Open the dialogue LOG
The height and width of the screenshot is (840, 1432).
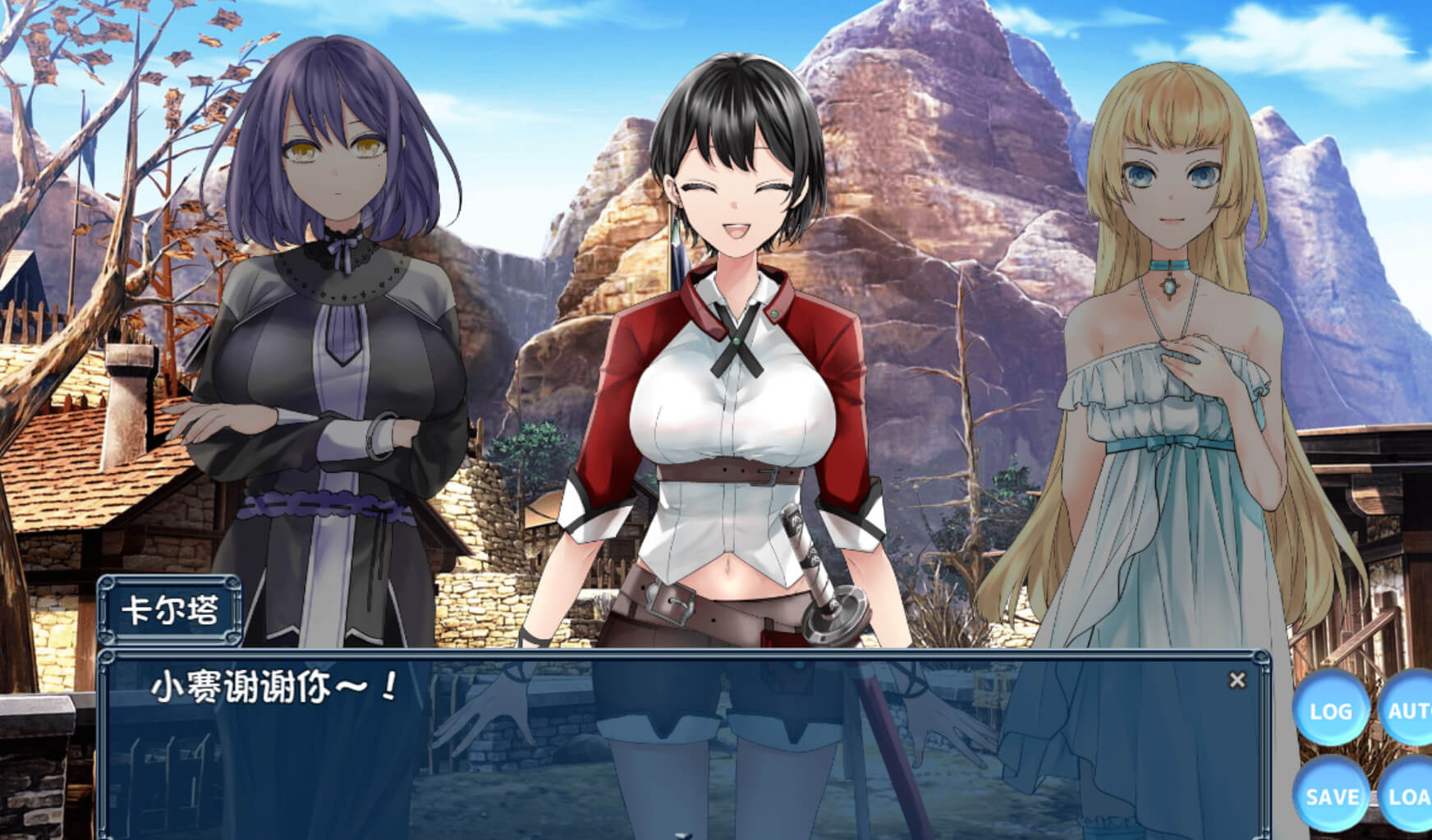click(x=1330, y=711)
